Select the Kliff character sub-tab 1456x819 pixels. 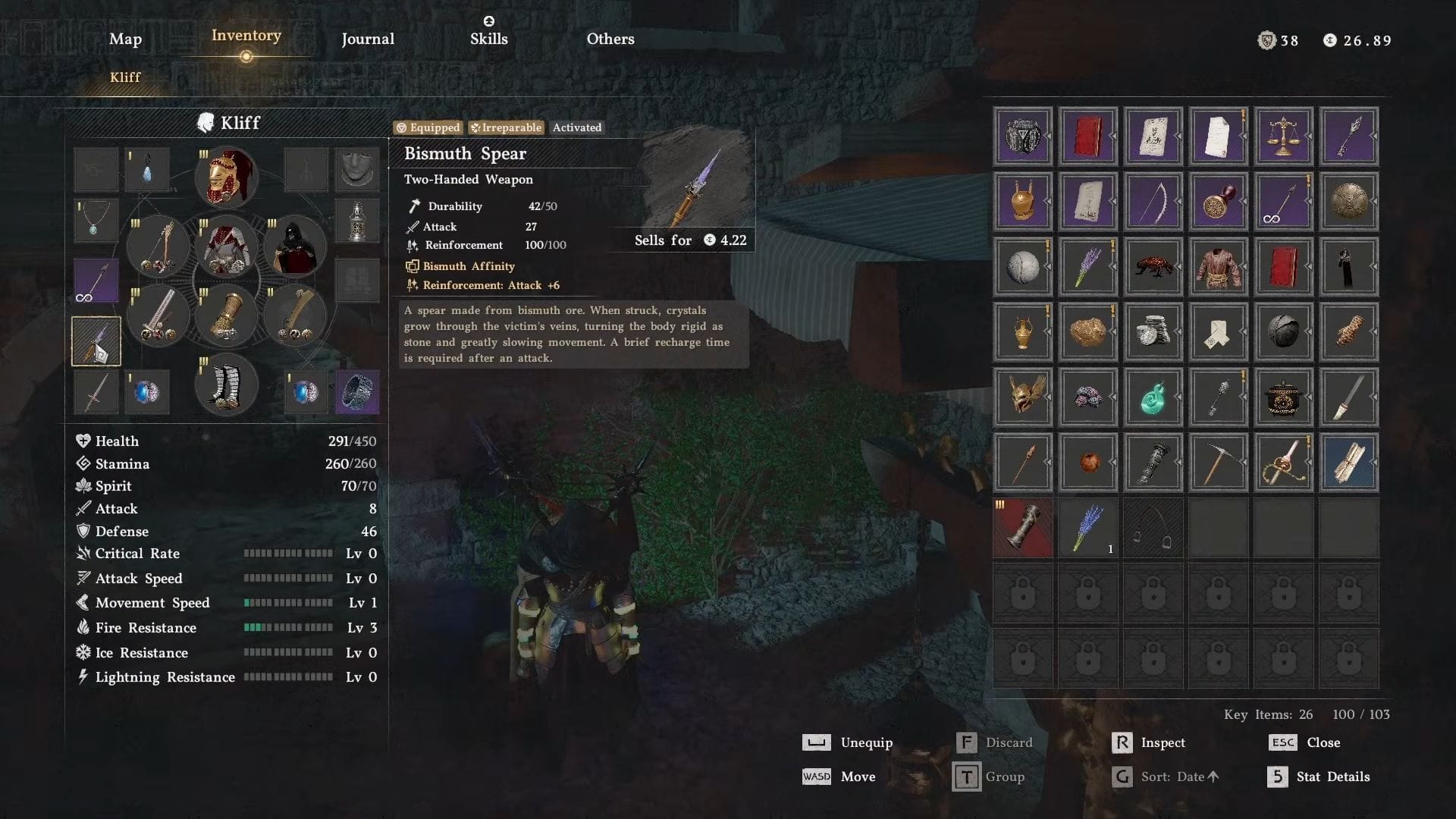coord(125,77)
